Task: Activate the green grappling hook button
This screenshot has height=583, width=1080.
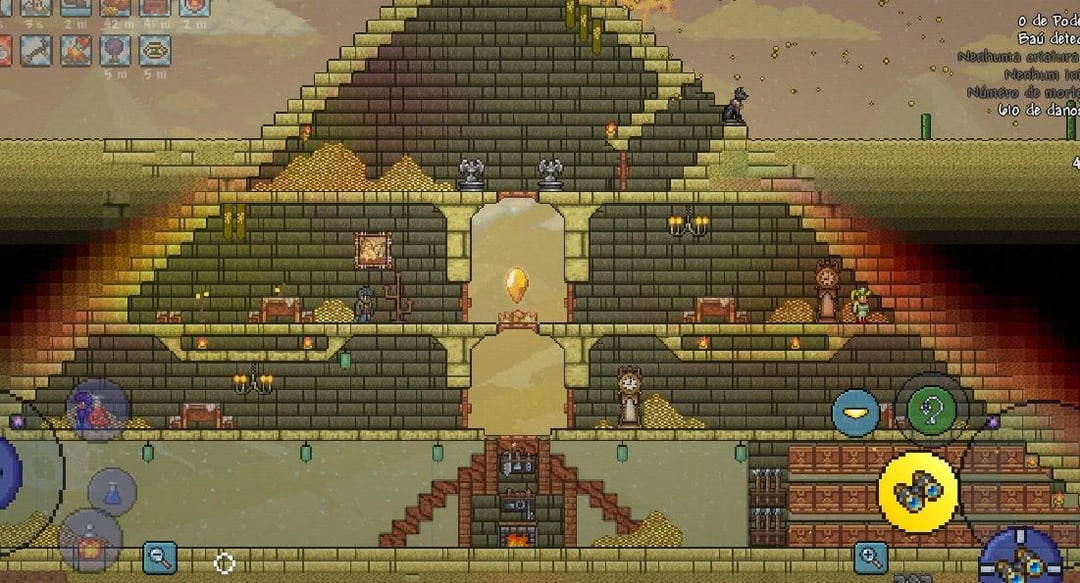Action: [931, 411]
